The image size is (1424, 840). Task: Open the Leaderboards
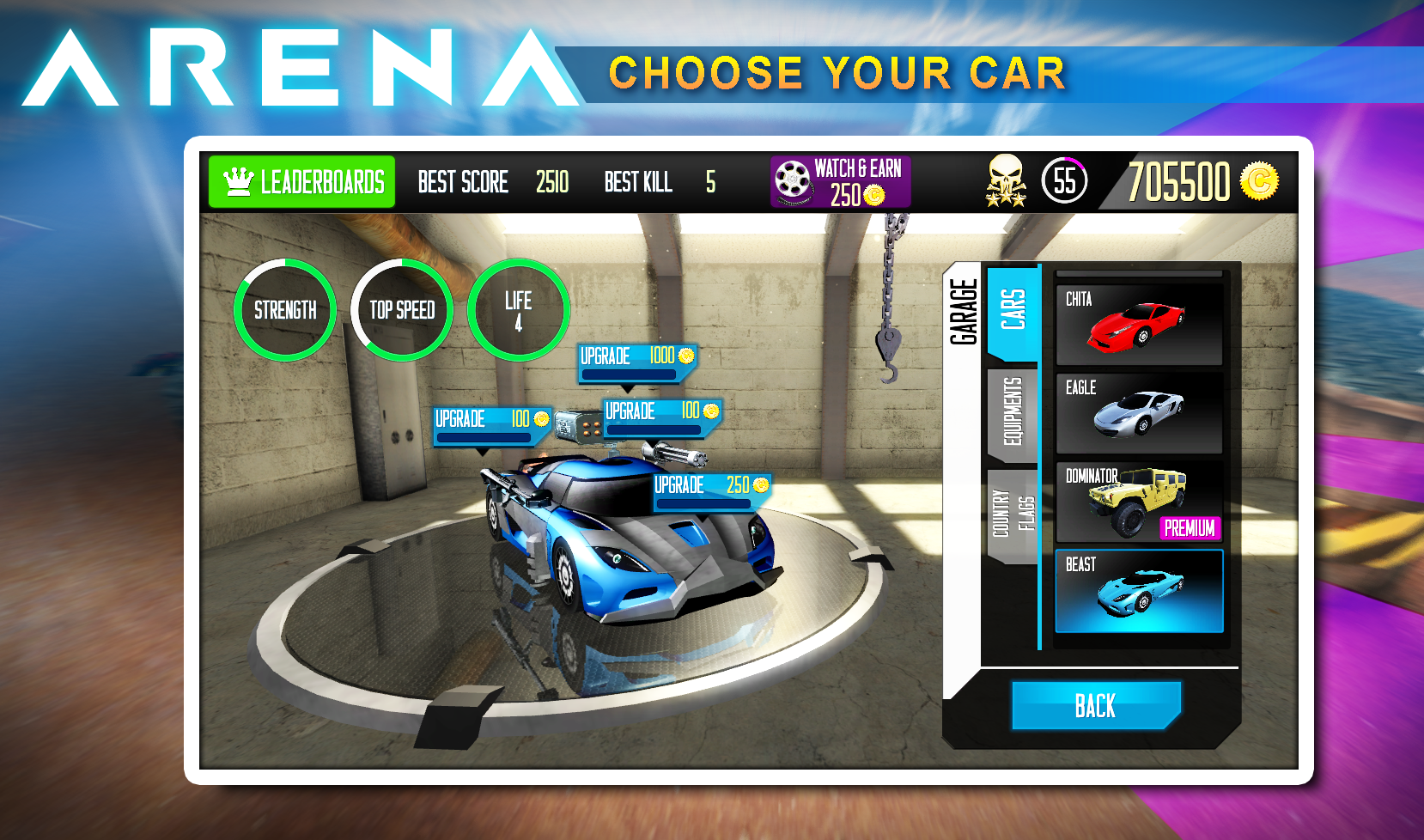pyautogui.click(x=301, y=181)
